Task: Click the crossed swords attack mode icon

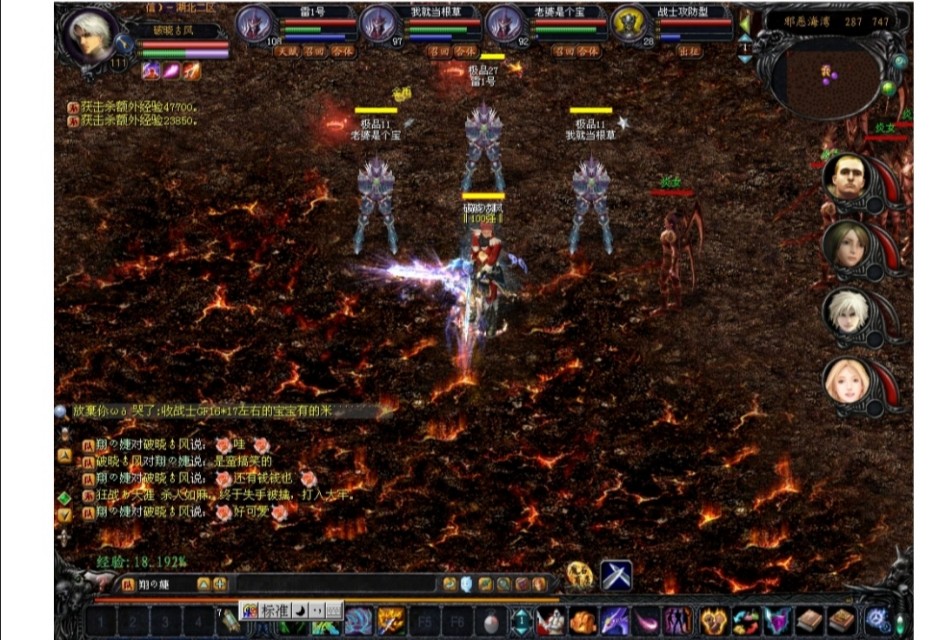Action: click(615, 574)
